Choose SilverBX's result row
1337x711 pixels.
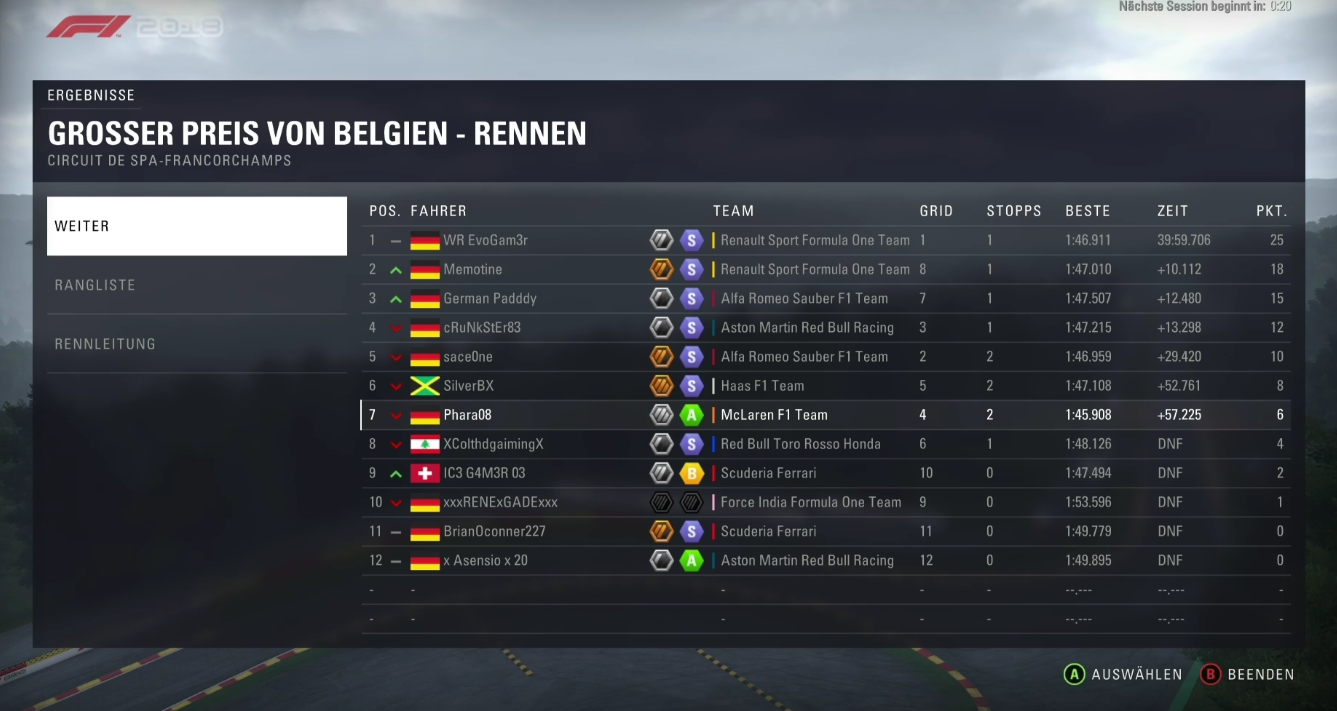(x=825, y=385)
